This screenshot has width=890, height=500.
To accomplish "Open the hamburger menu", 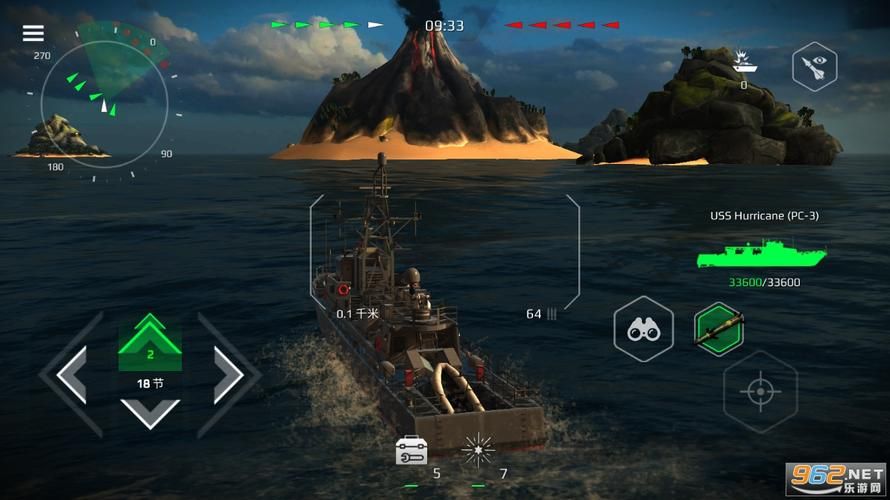I will tap(33, 33).
